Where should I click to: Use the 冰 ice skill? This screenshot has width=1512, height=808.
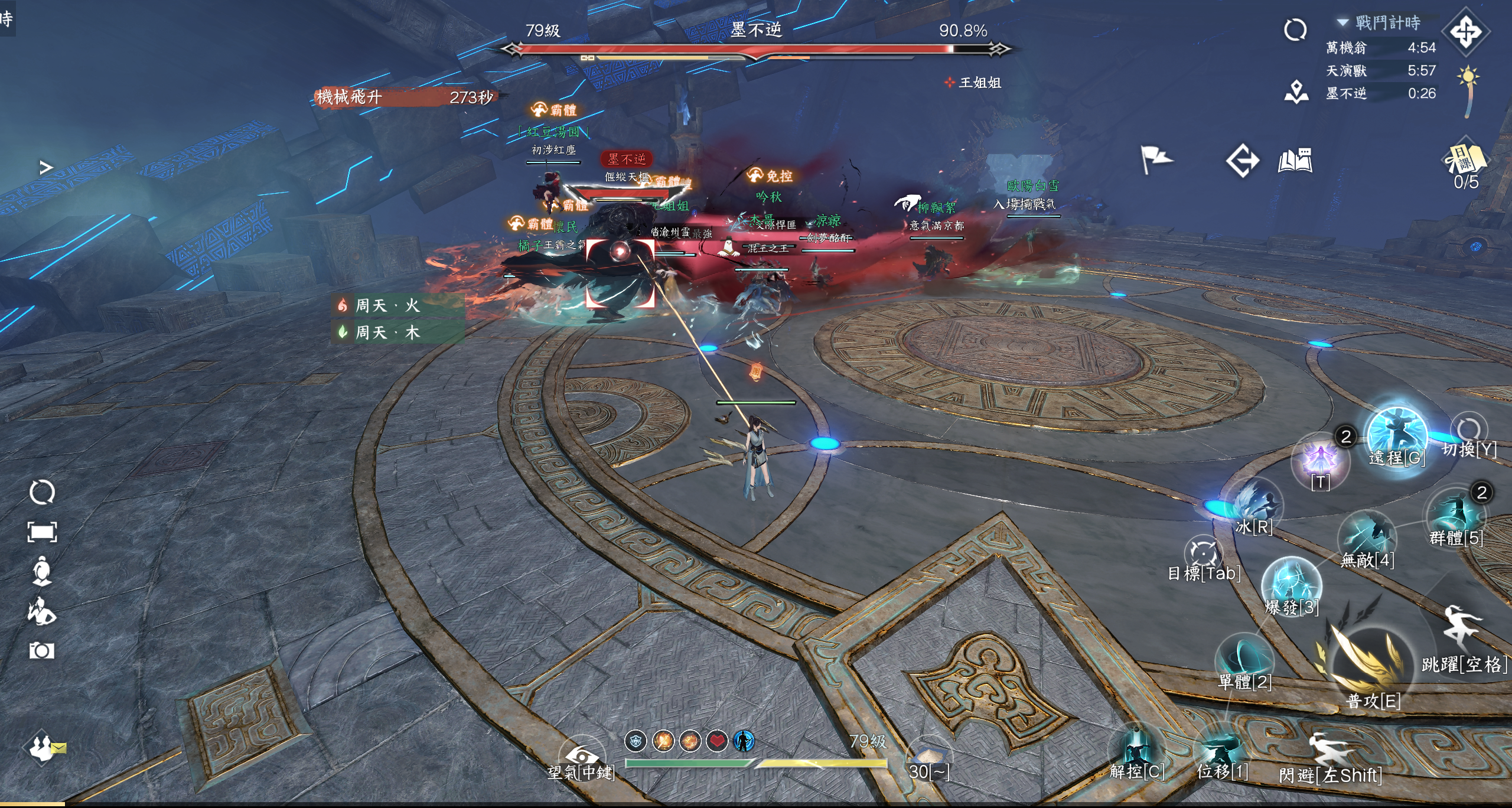pyautogui.click(x=1253, y=506)
